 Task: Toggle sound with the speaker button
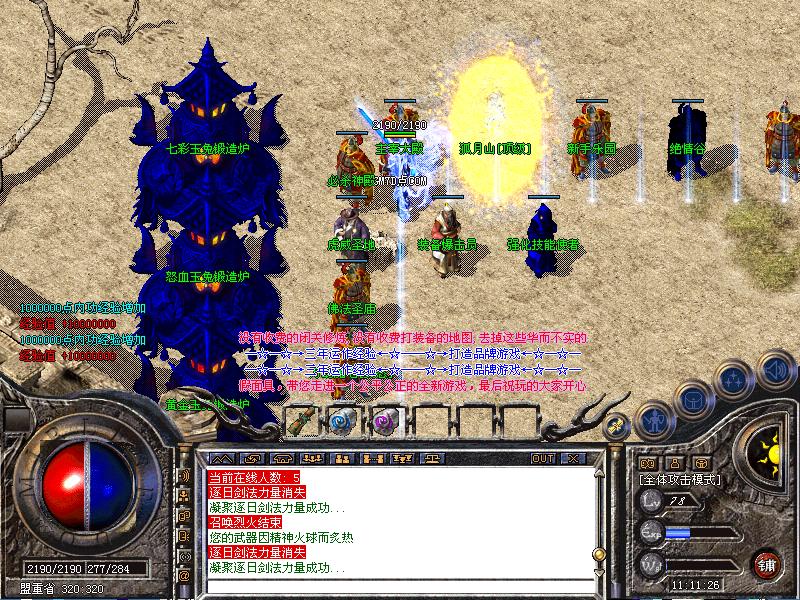[x=776, y=371]
